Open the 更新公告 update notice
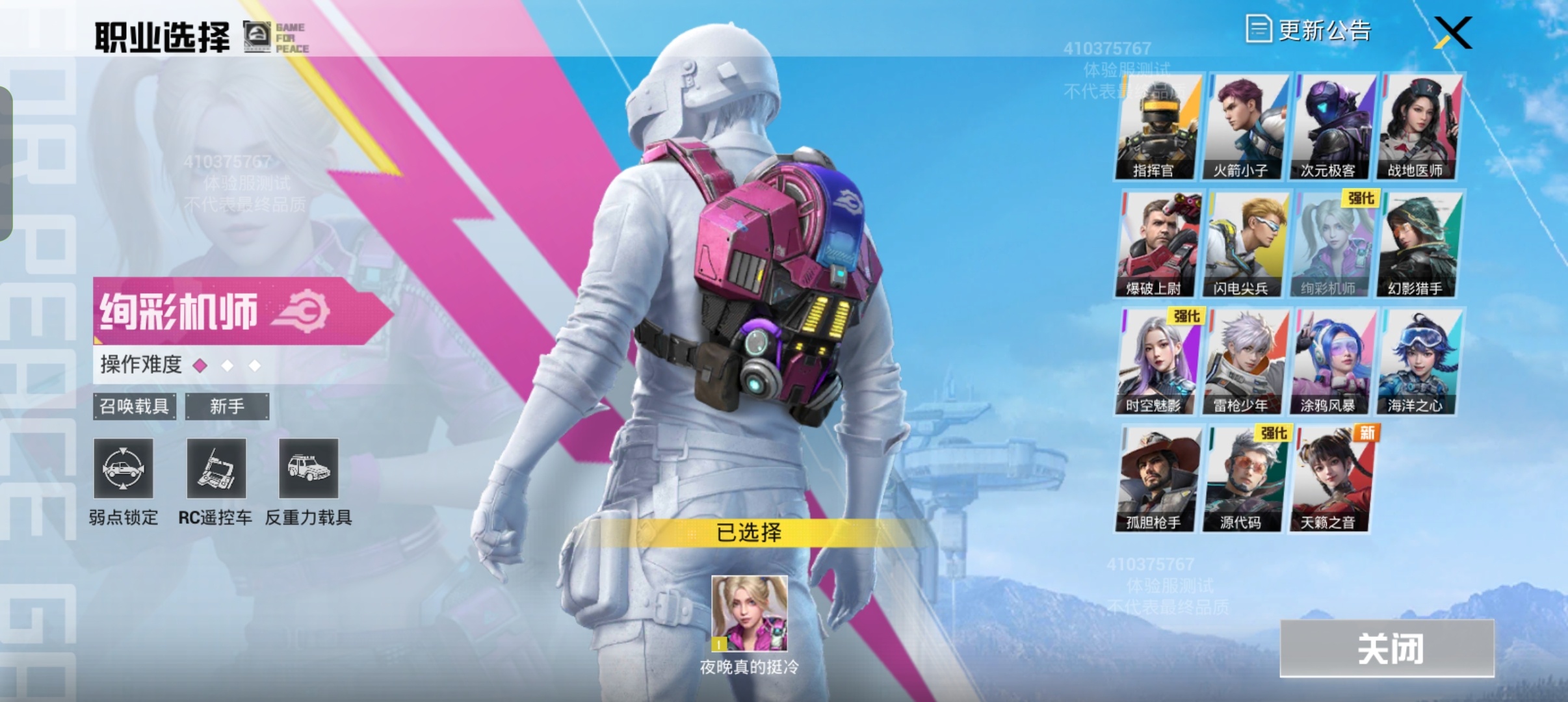 1308,31
